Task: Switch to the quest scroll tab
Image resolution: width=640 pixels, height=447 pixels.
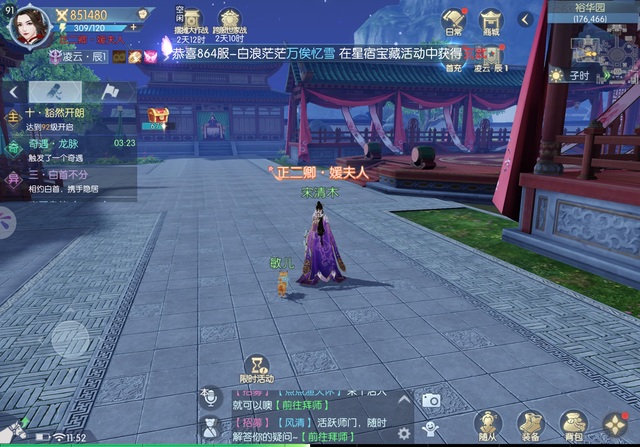Action: point(54,91)
